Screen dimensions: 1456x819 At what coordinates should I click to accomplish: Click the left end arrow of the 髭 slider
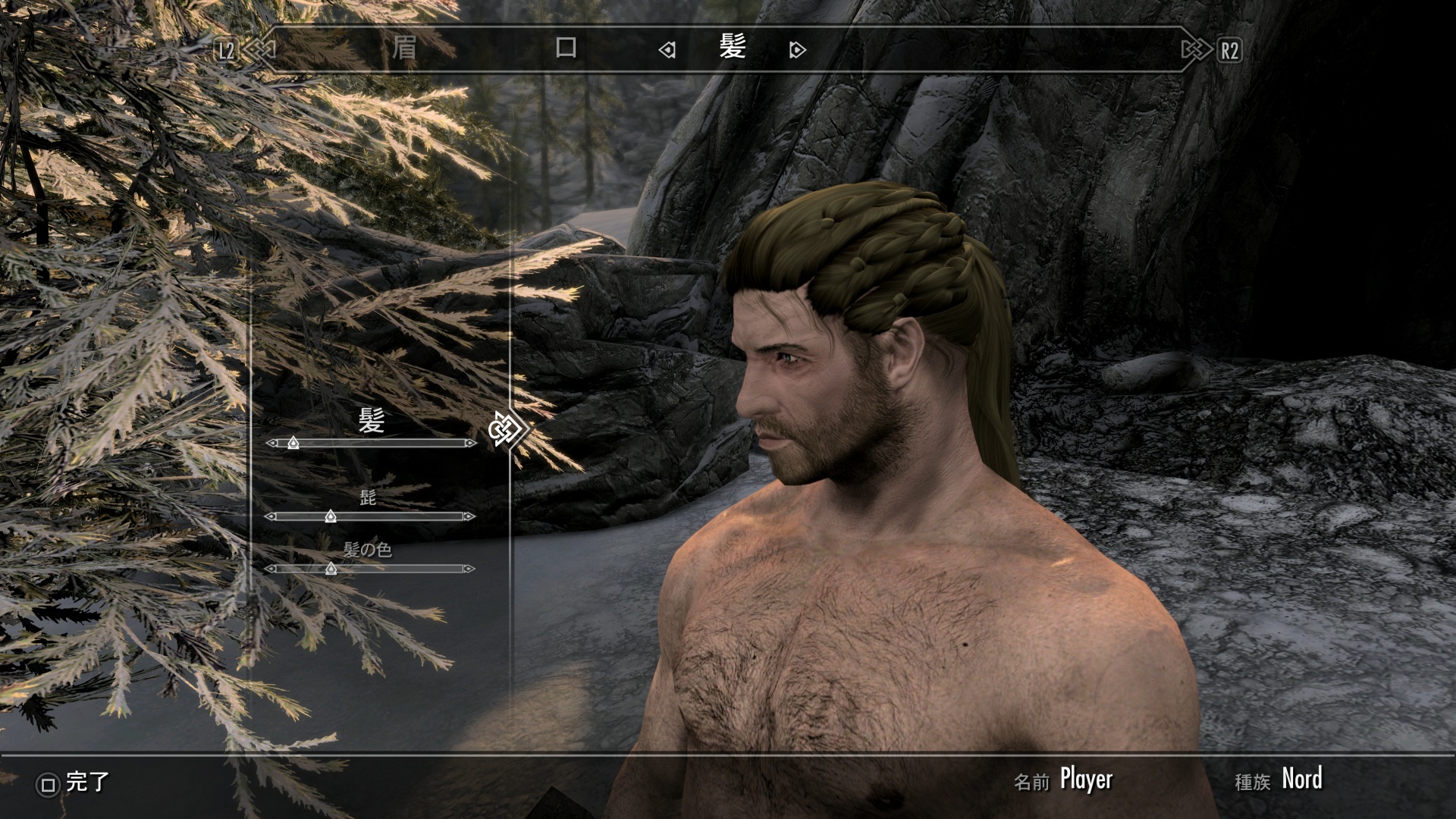271,516
